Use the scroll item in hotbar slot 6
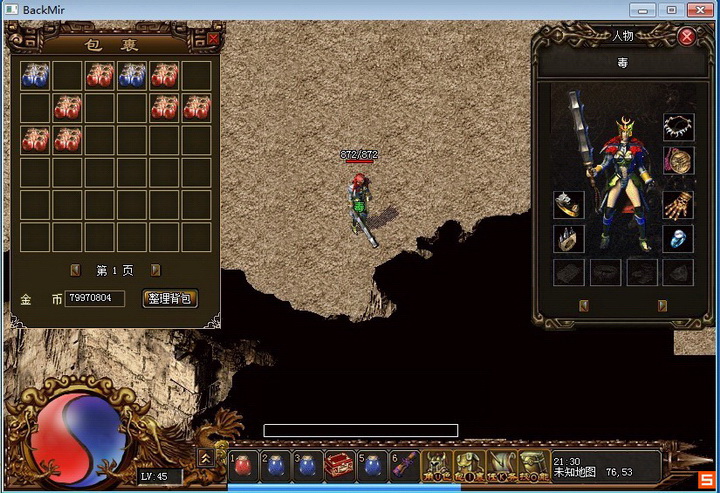Screen dimensions: 720x493 point(402,465)
